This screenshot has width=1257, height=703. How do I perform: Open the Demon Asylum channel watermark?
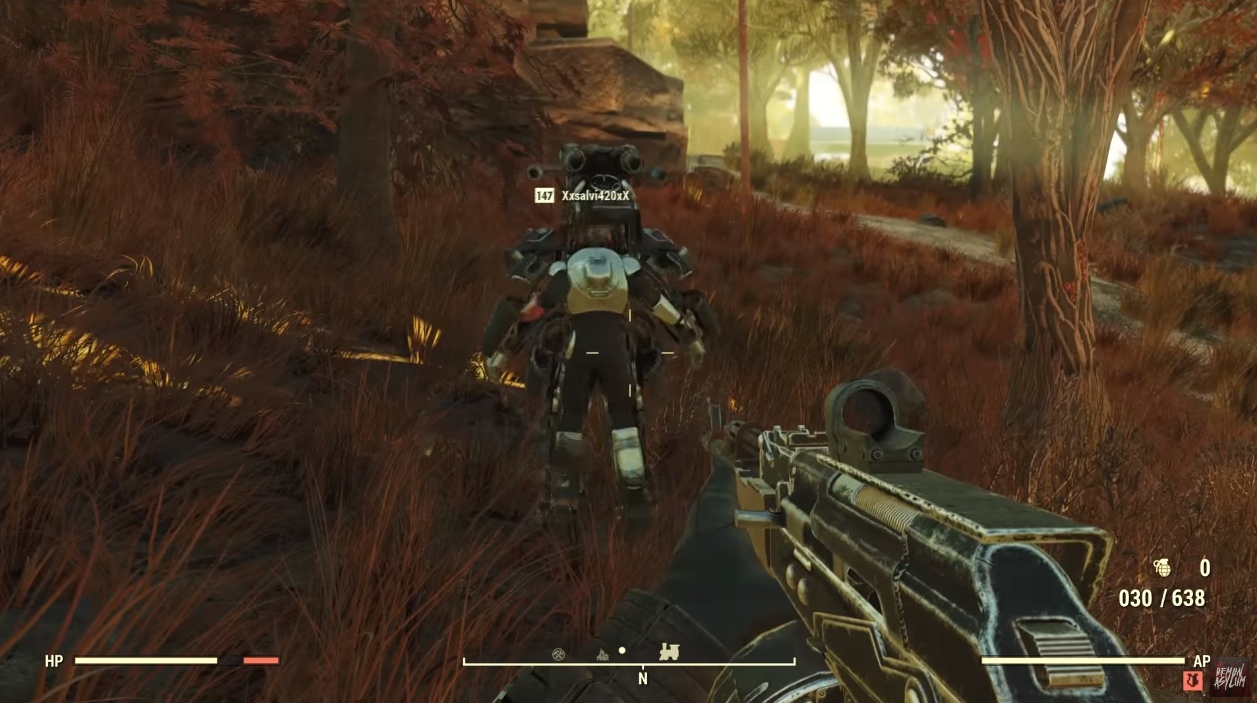[1229, 677]
